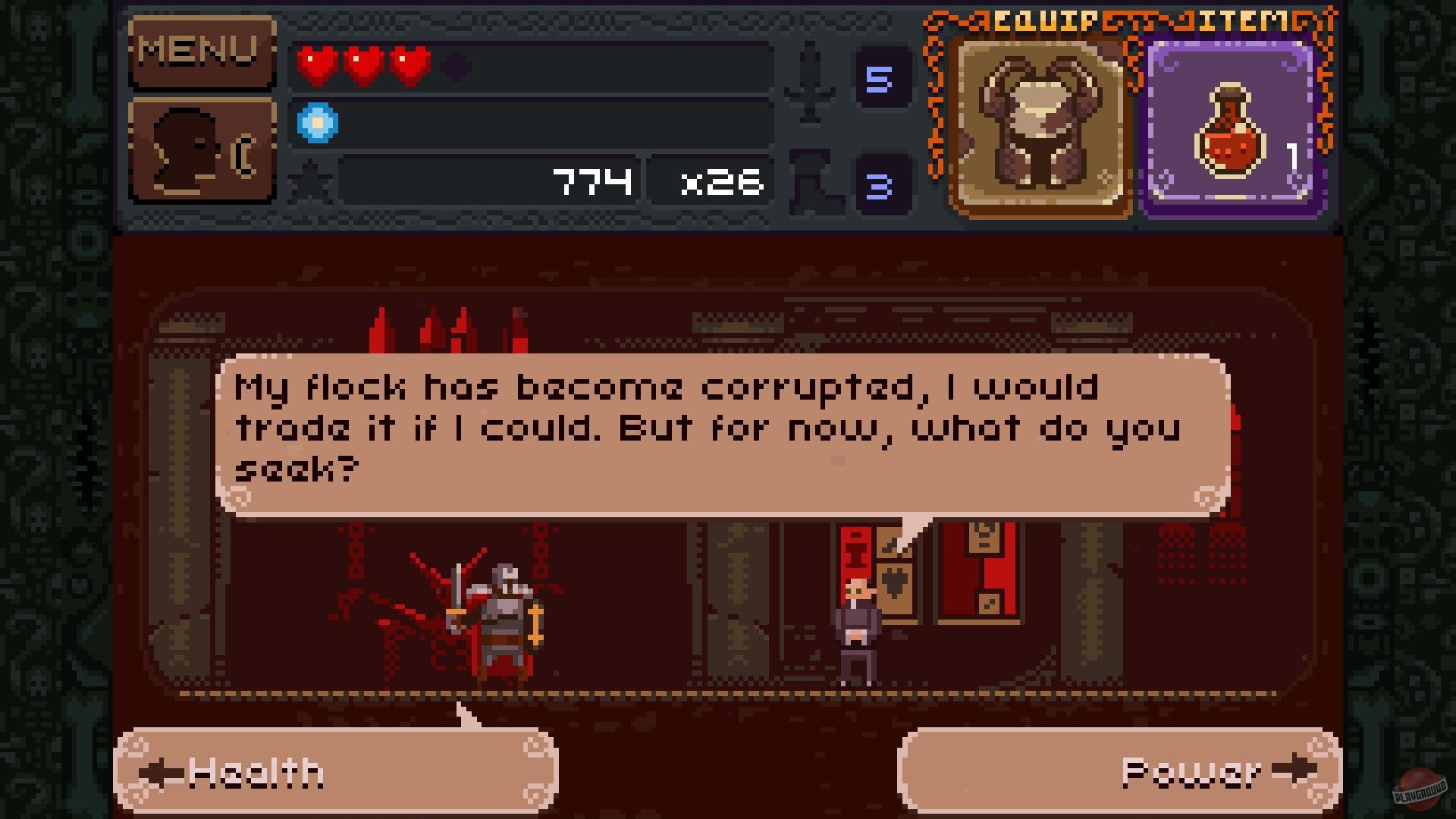Open the game MENU
This screenshot has width=1456, height=819.
click(202, 51)
